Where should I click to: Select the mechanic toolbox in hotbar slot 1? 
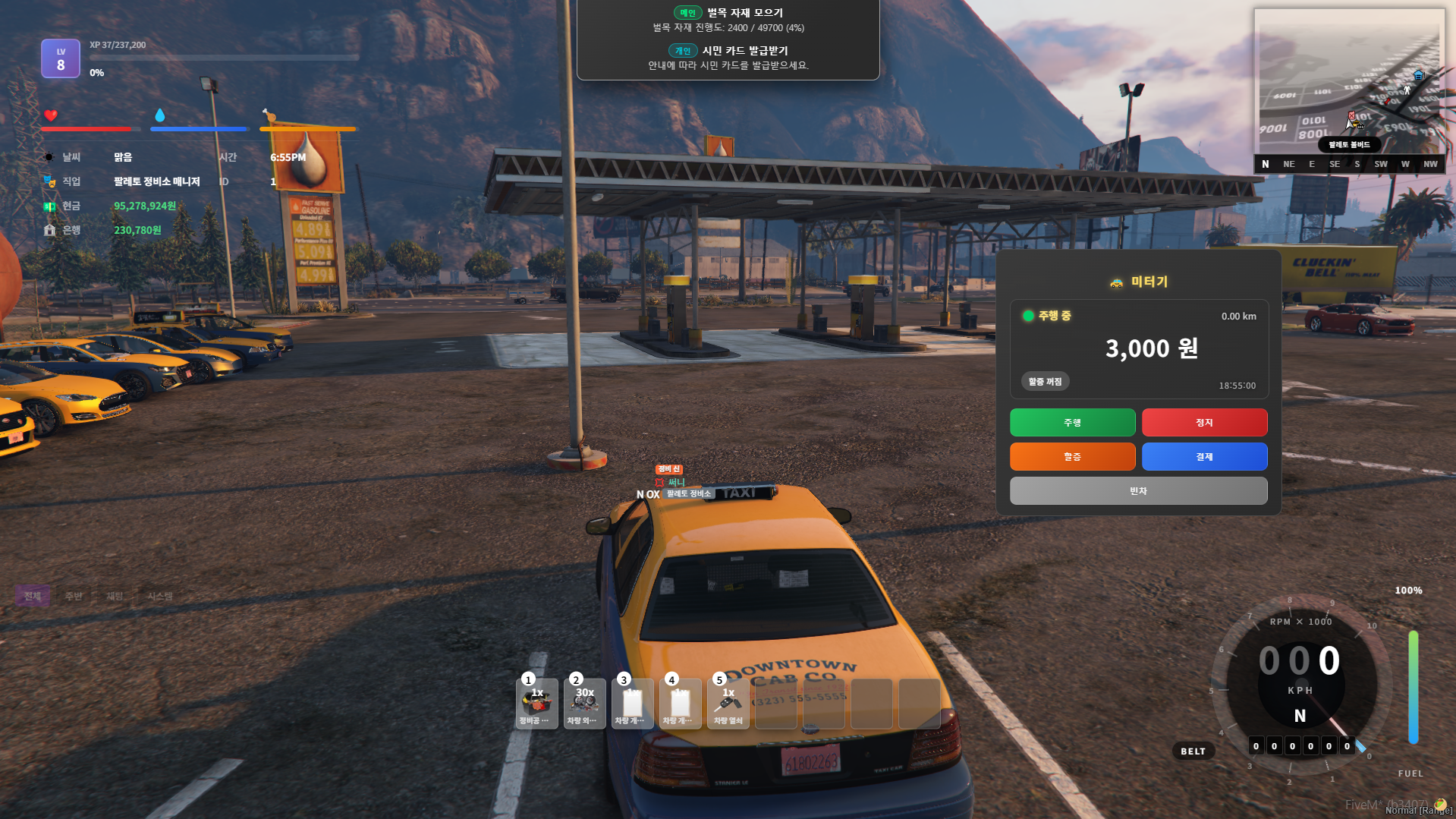coord(536,703)
